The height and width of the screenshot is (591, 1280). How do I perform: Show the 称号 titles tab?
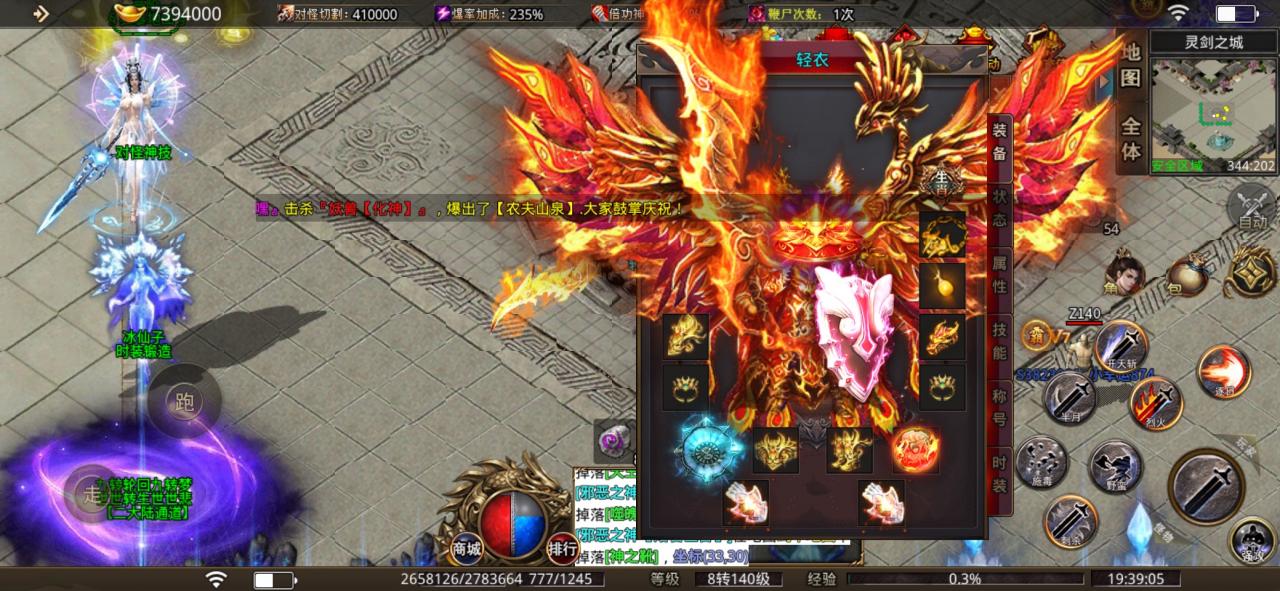[x=999, y=406]
